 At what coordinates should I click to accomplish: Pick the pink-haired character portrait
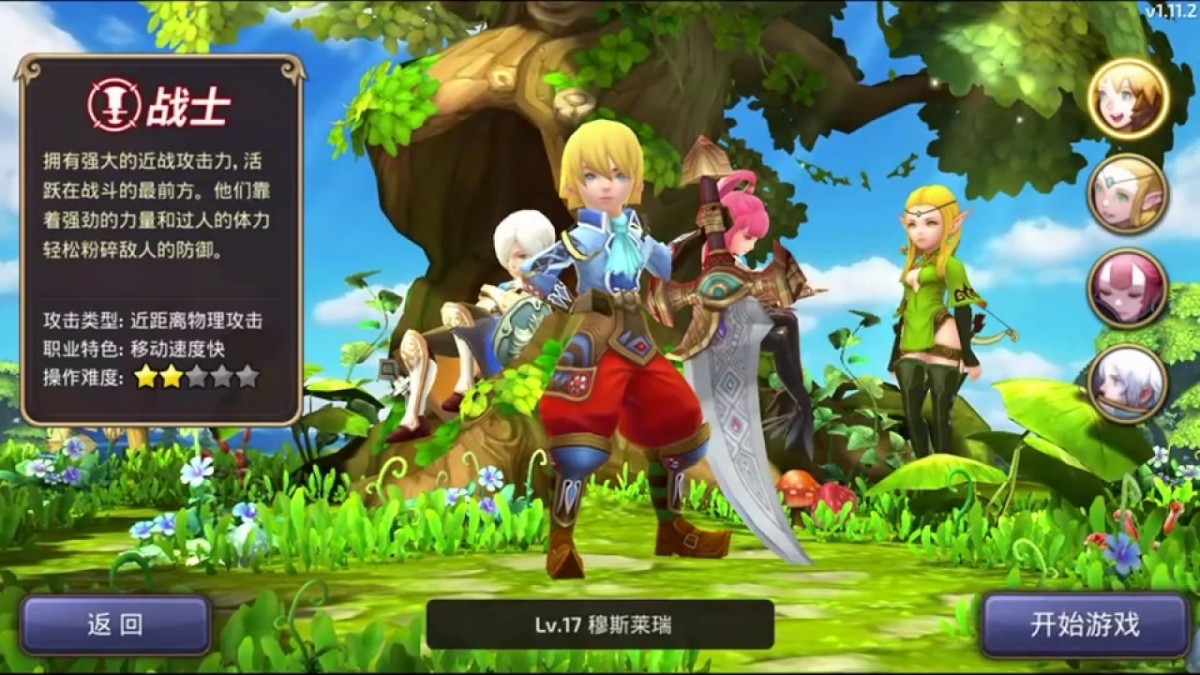[x=1128, y=288]
